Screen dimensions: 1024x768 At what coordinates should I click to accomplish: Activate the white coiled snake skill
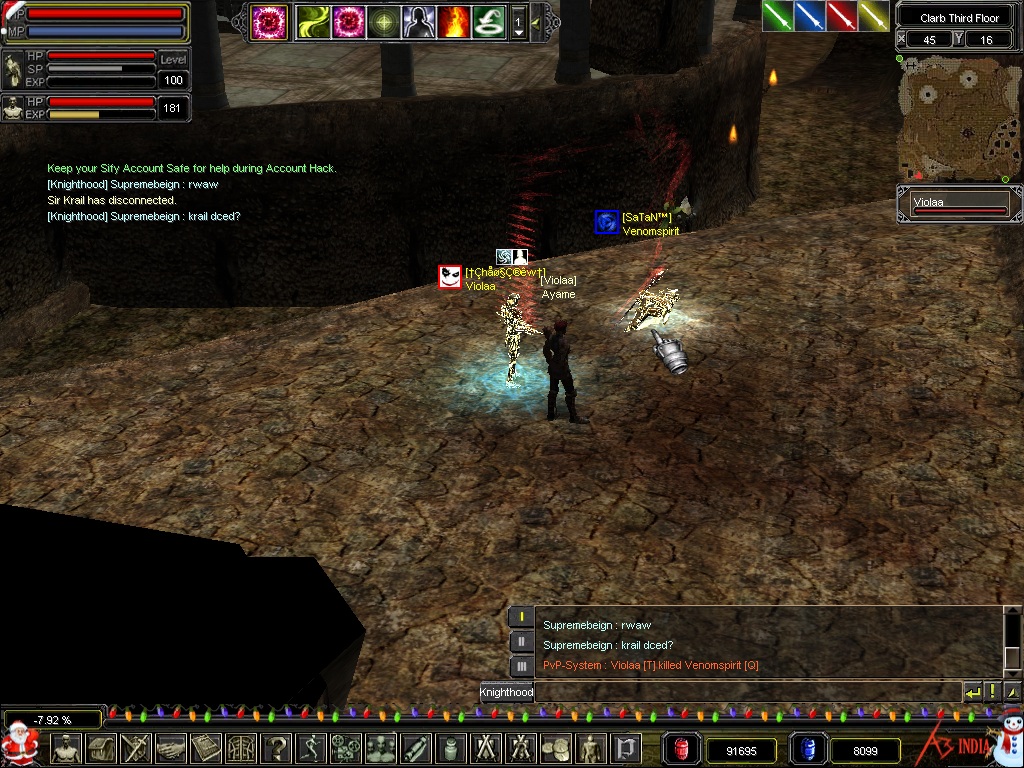(487, 22)
